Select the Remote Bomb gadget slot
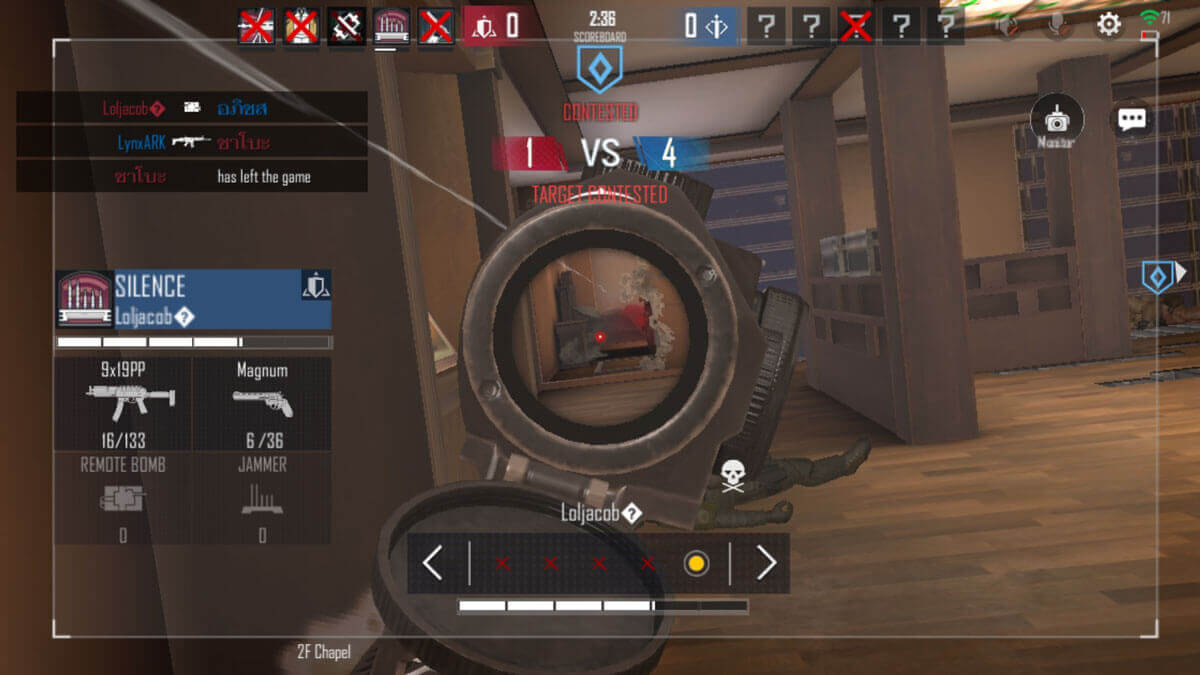This screenshot has width=1200, height=675. point(123,497)
